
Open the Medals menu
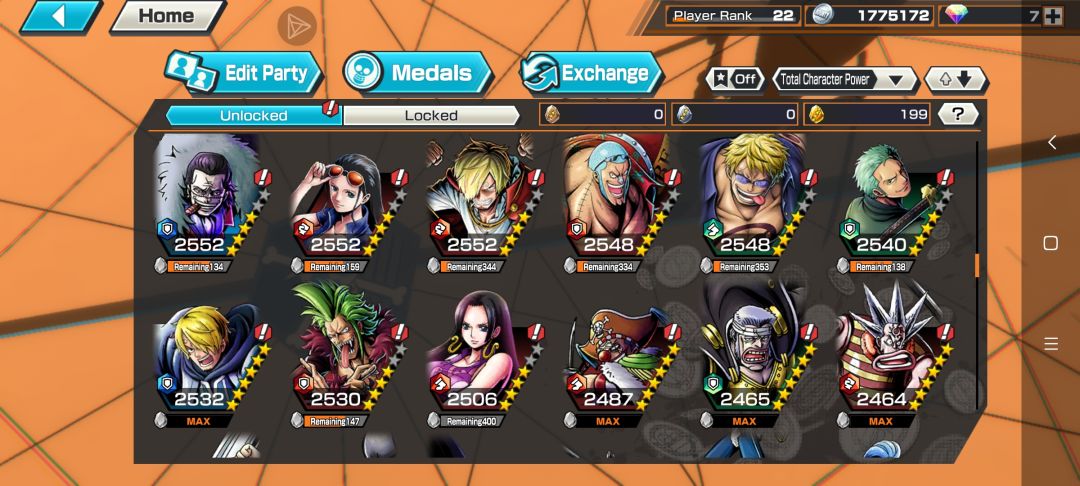click(x=418, y=73)
